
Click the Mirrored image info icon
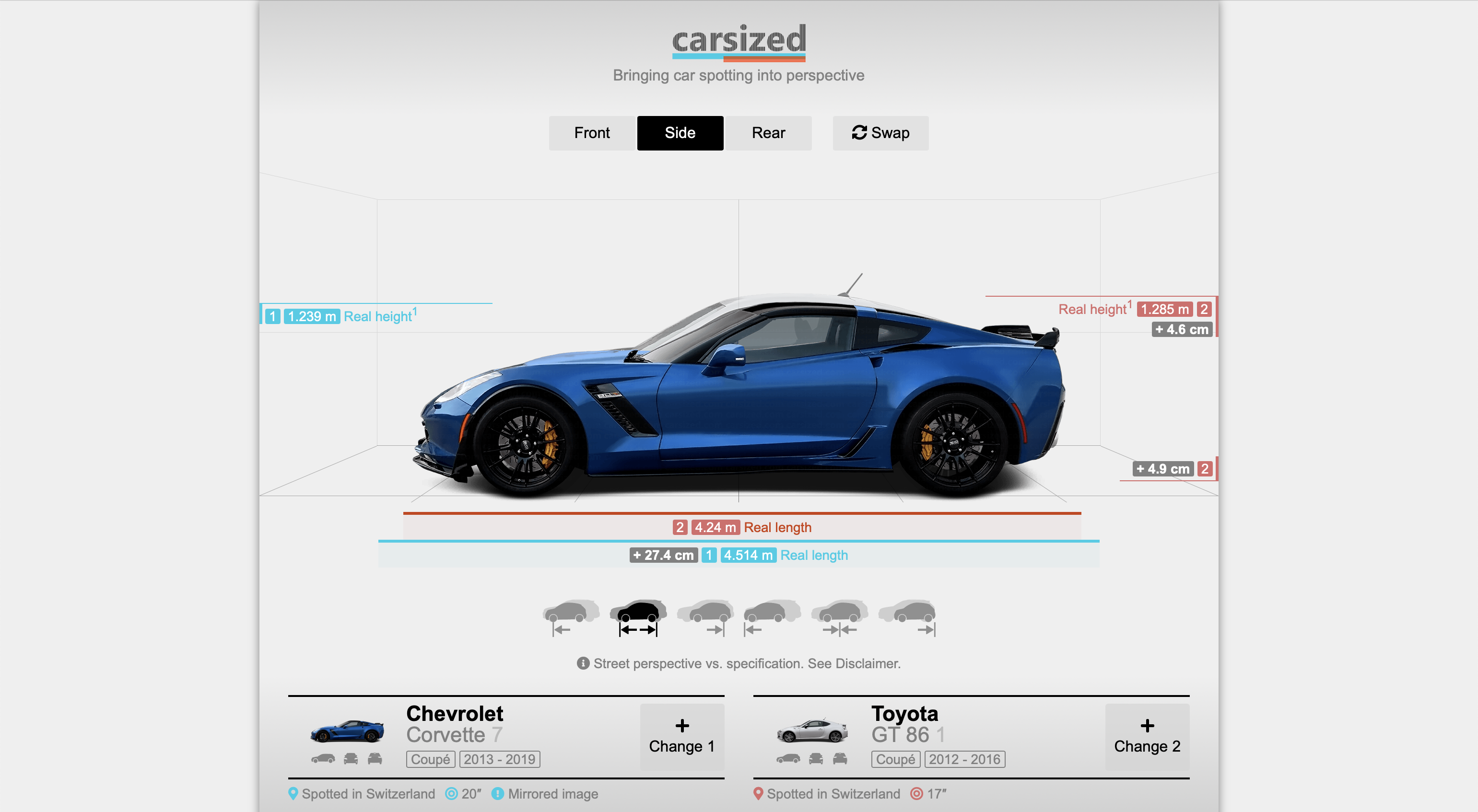[497, 794]
